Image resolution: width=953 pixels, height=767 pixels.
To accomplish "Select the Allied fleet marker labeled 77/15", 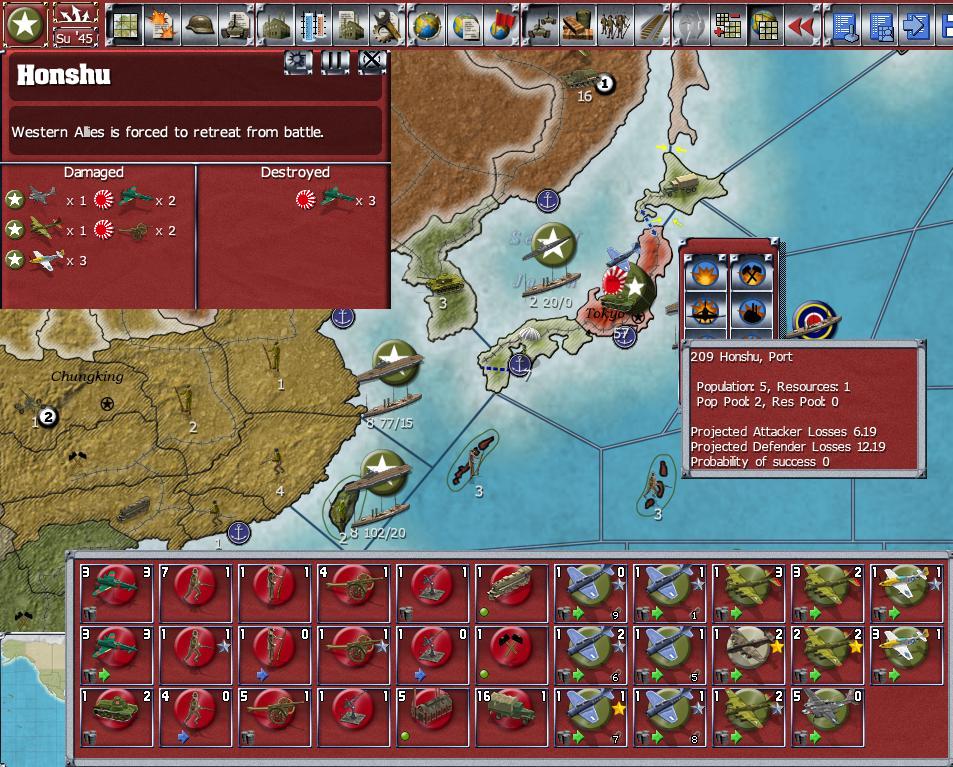I will [x=397, y=365].
